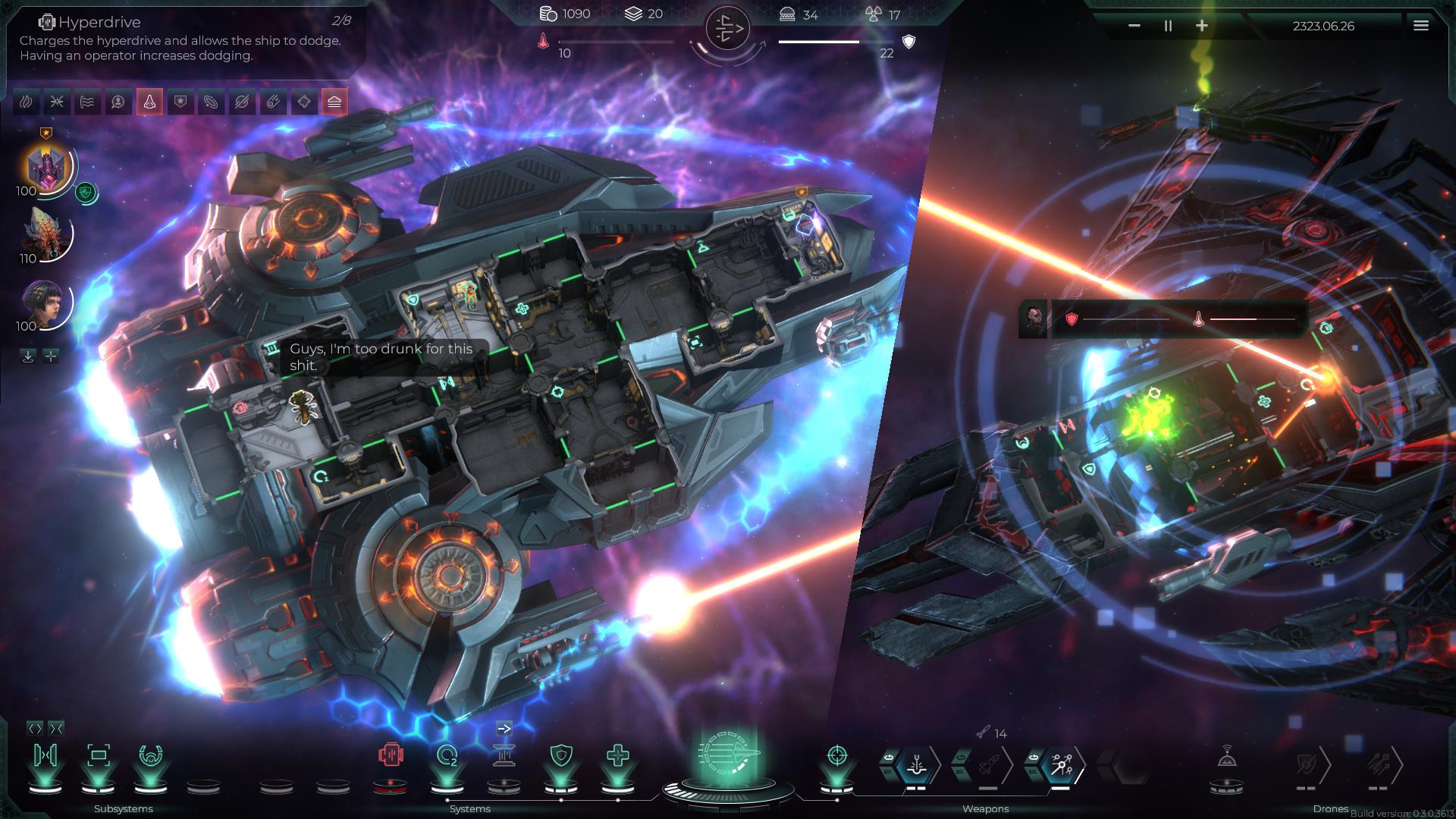Toggle autofire on the laser weapon
Screen dimensions: 1456x819
click(x=889, y=756)
